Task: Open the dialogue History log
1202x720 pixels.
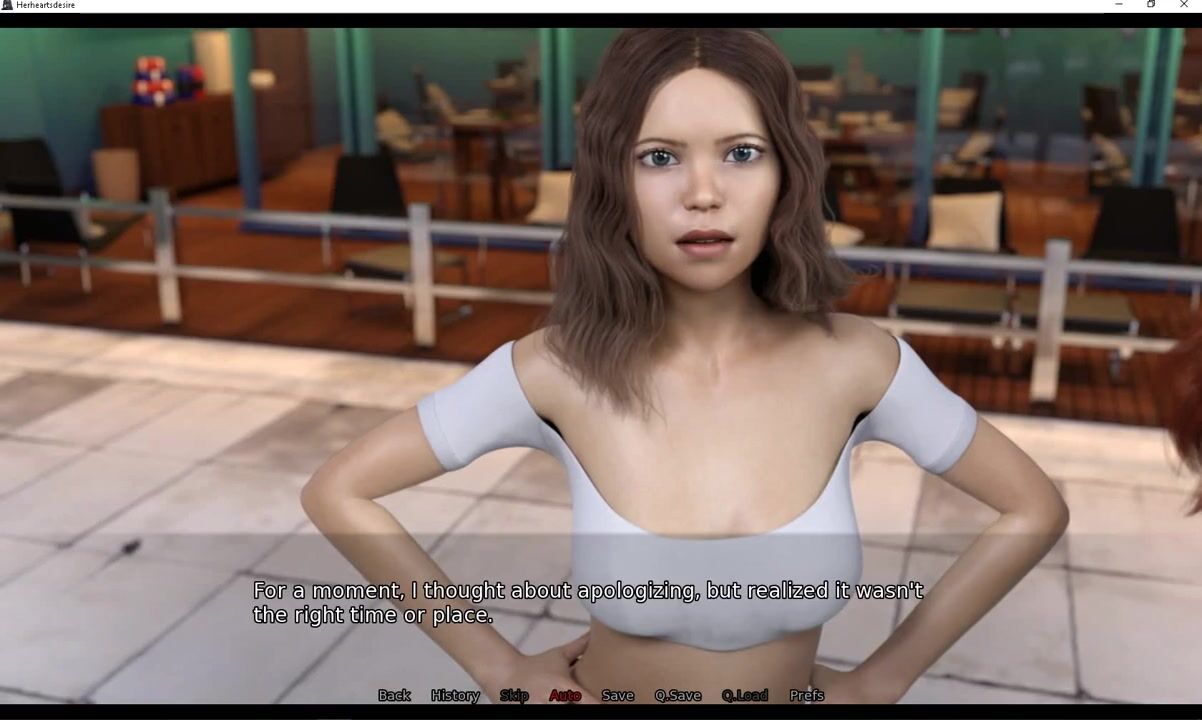Action: click(x=455, y=695)
